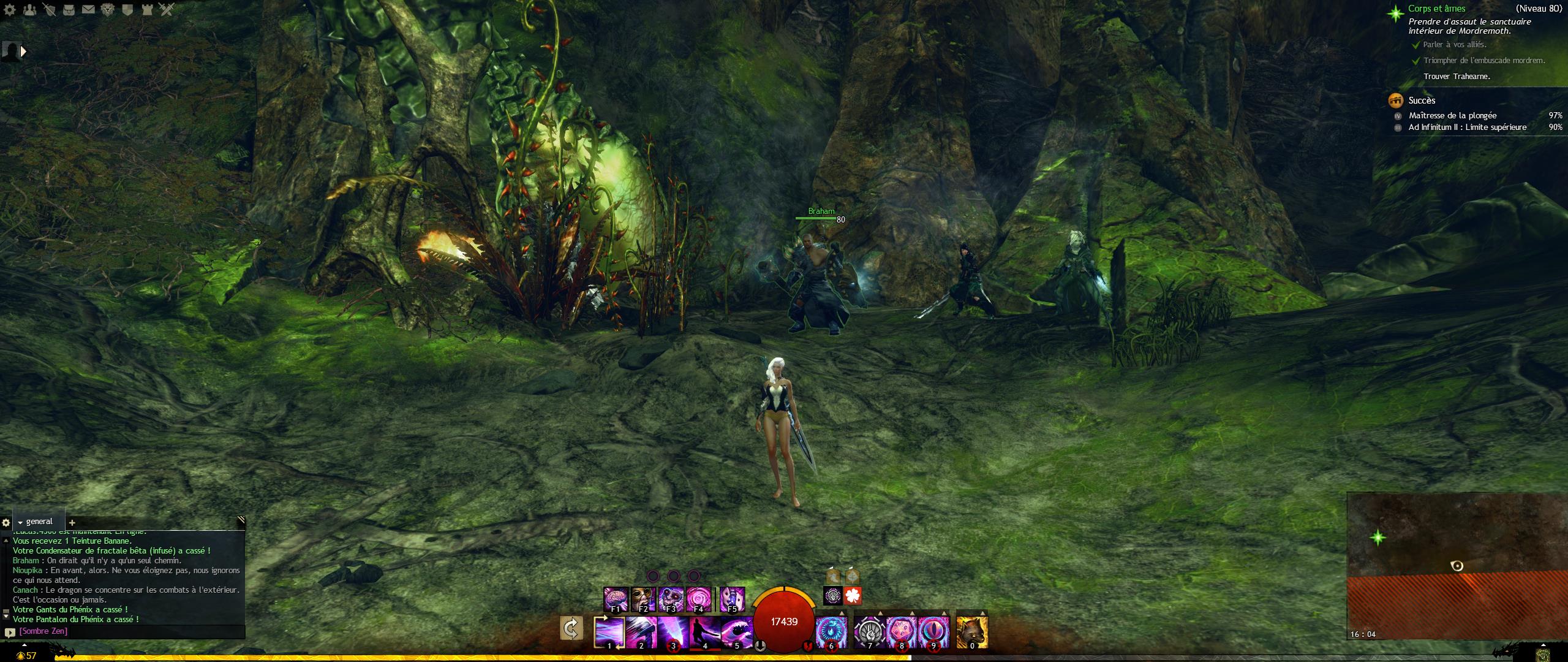
Task: Expand the party portrait arrow
Action: tap(24, 51)
